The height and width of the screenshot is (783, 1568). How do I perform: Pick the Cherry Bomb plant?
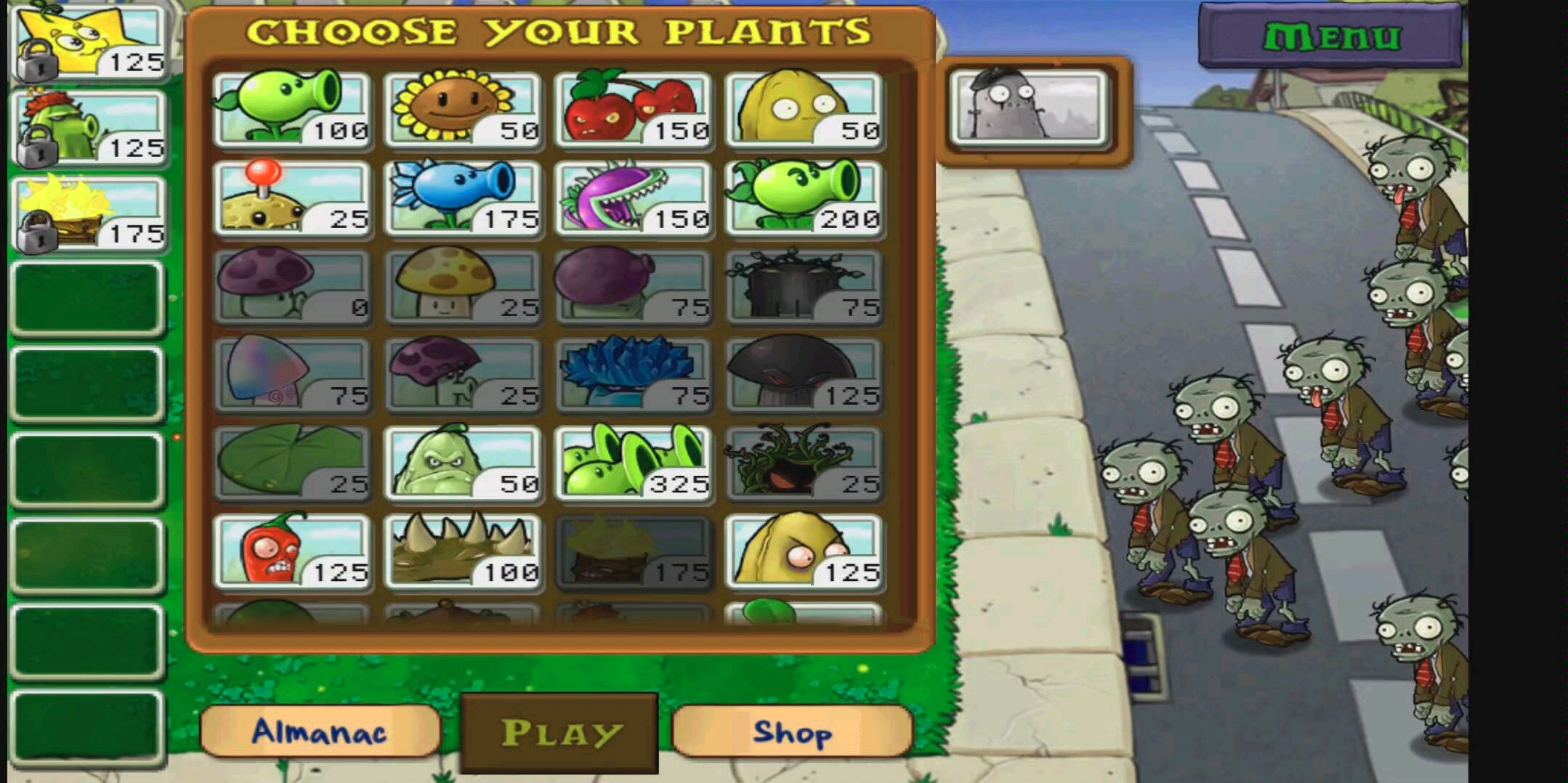coord(636,109)
